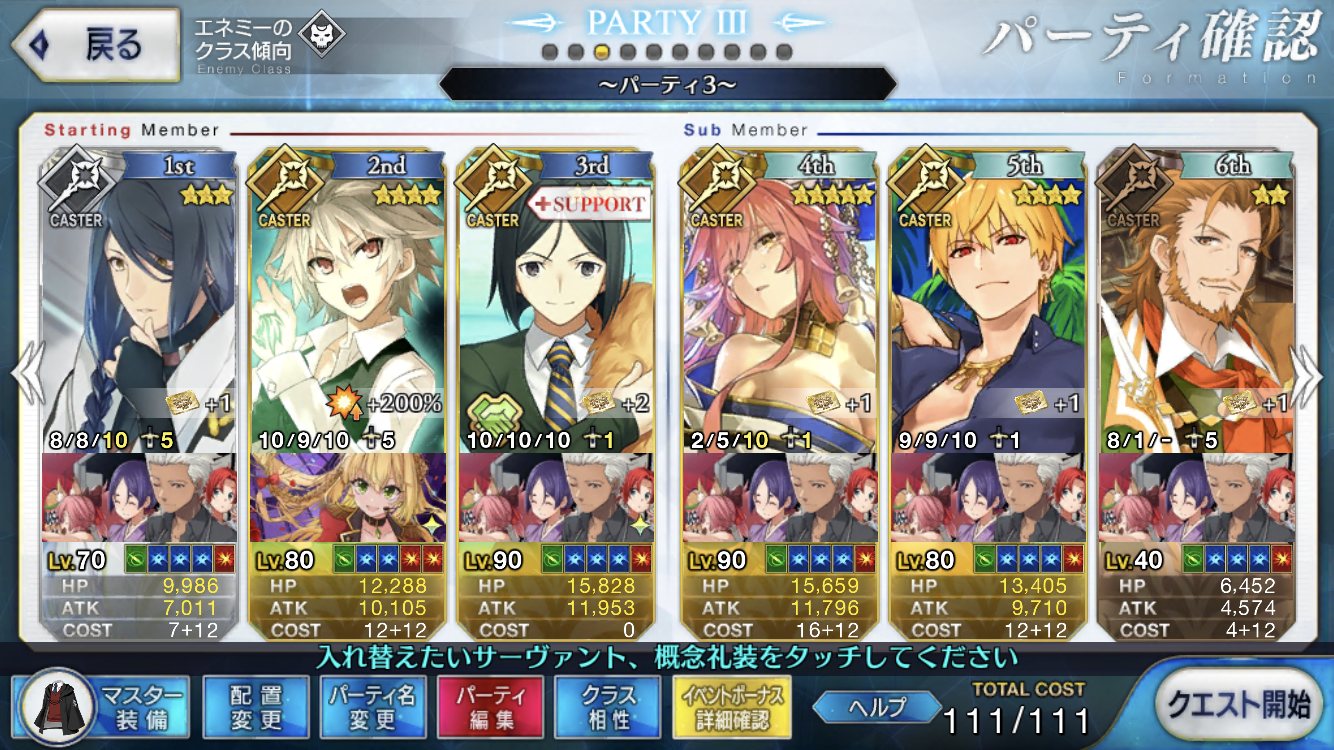1334x750 pixels.
Task: Tap the 6th servant's craft essence art
Action: point(1194,497)
